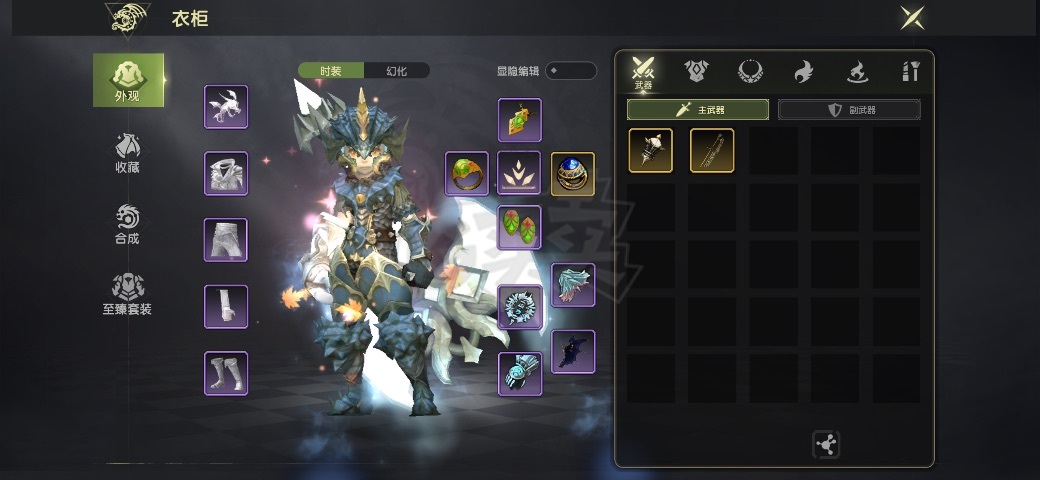The width and height of the screenshot is (1040, 480).
Task: Select the sword weapon item slot
Action: (712, 151)
